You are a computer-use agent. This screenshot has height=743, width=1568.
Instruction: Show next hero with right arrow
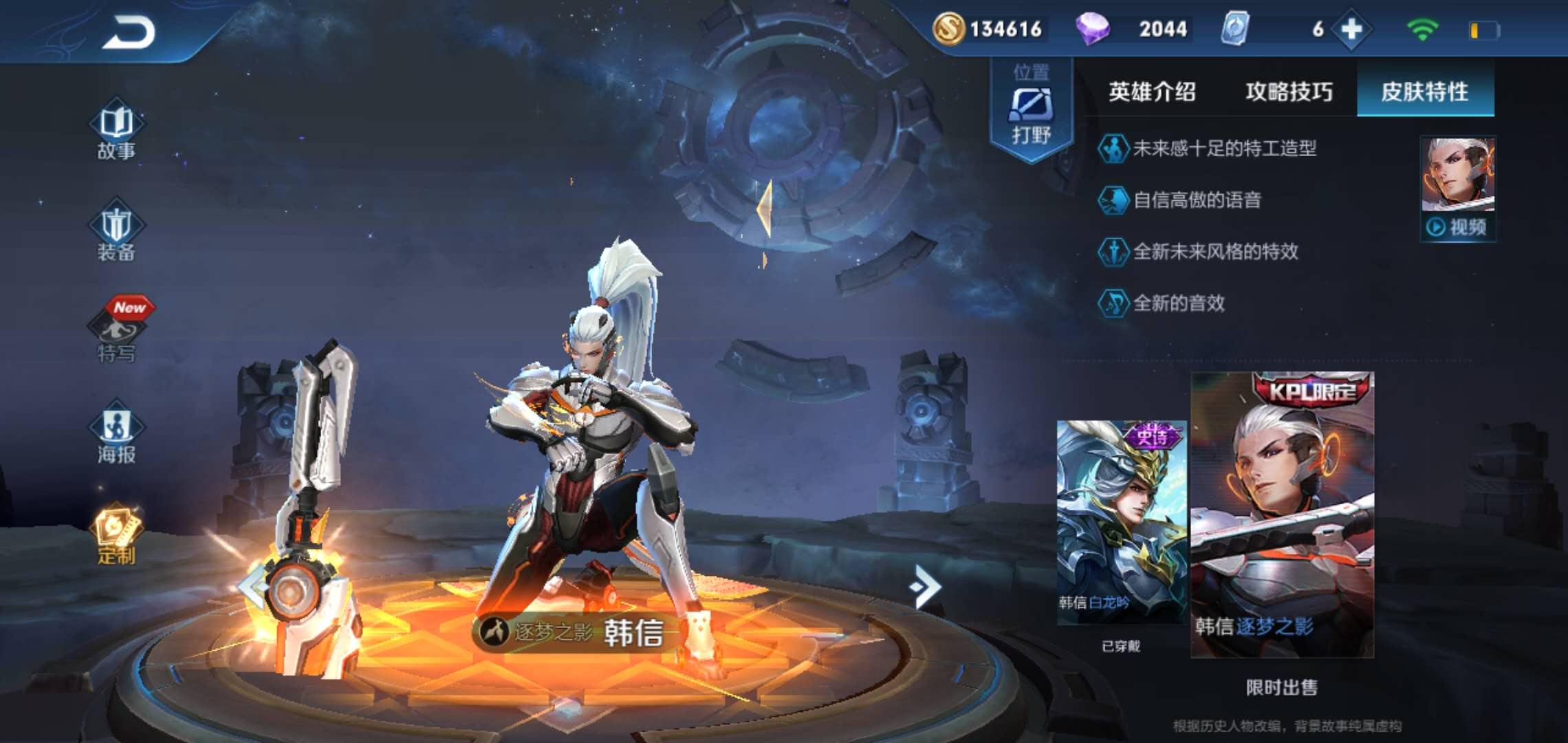coord(925,586)
